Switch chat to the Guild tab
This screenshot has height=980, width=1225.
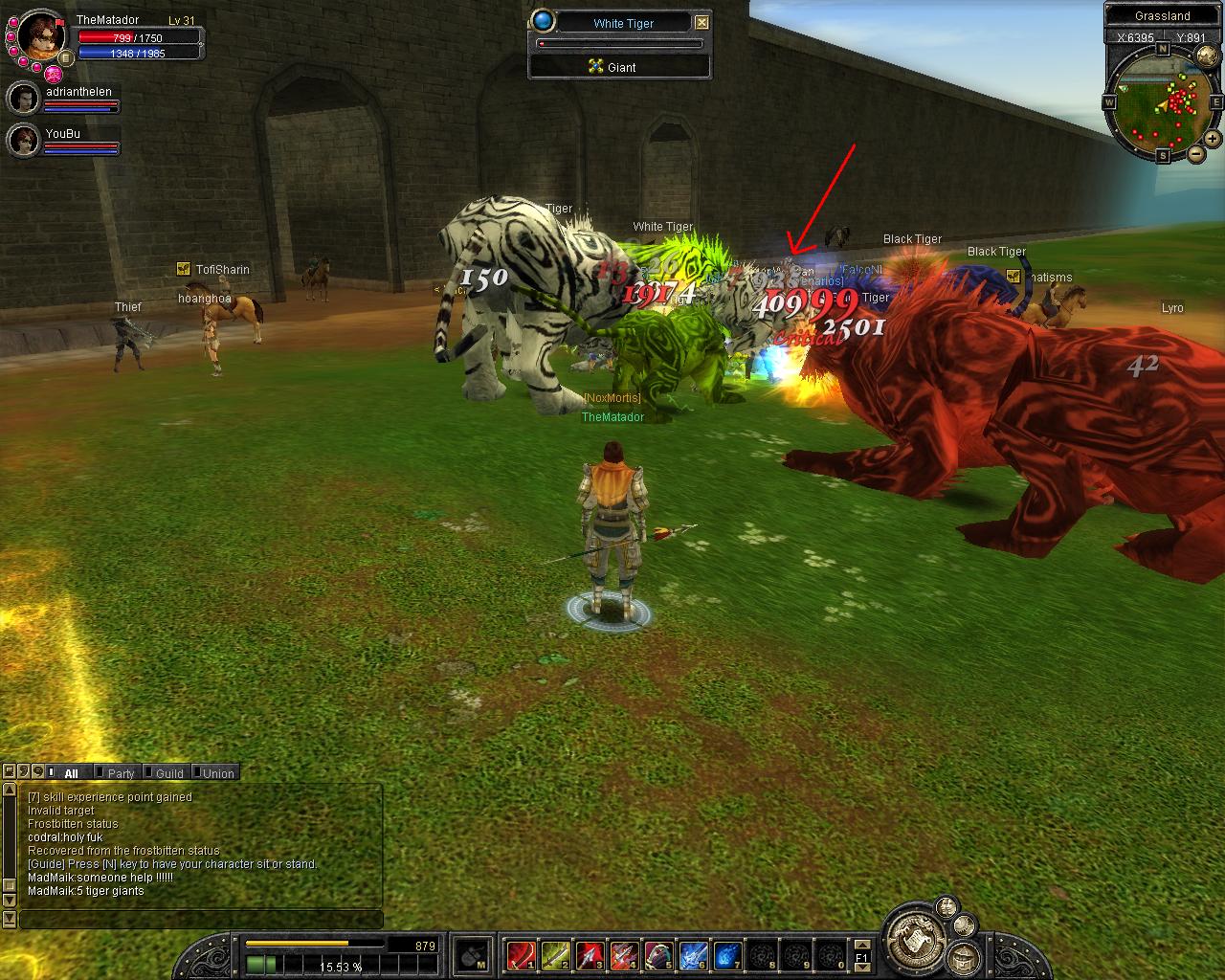pos(168,773)
